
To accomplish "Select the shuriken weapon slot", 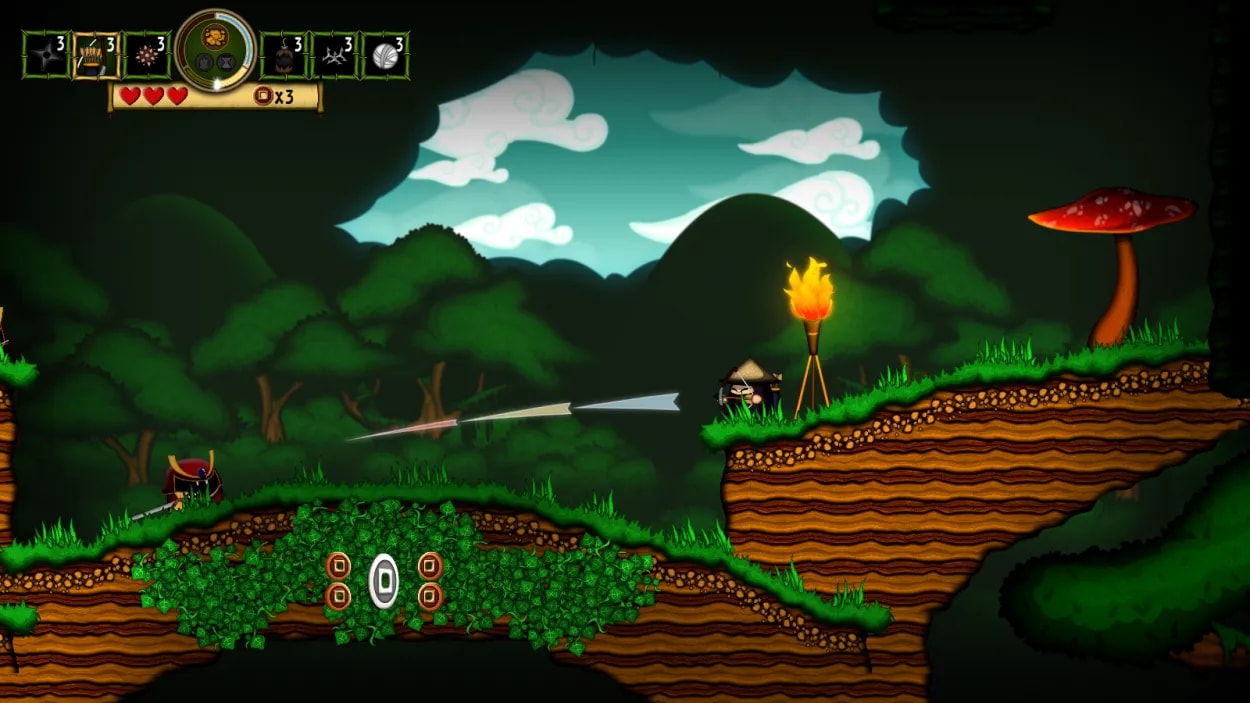I will 46,55.
